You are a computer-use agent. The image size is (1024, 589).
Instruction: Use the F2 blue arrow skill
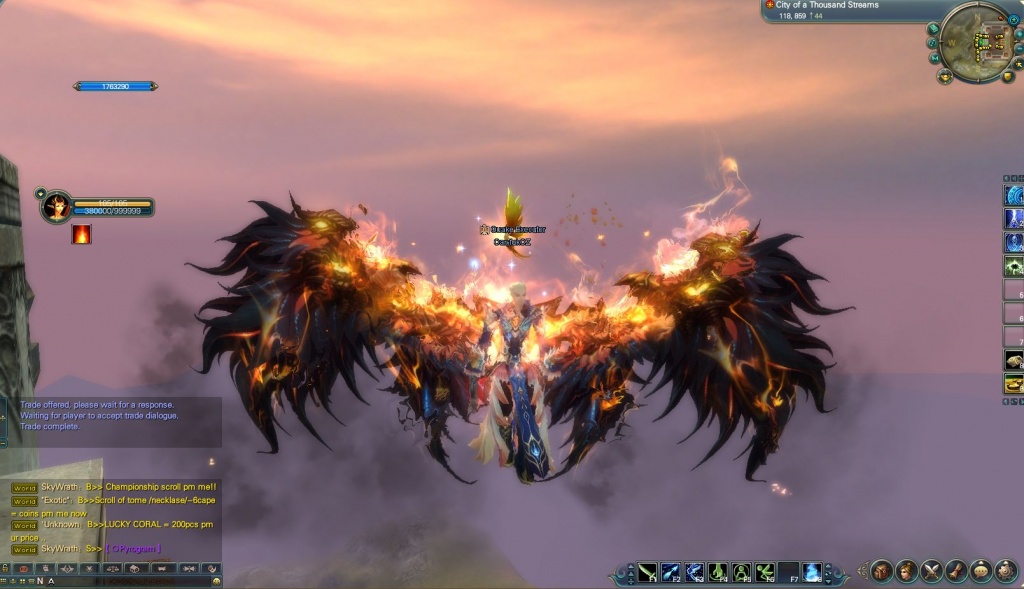pos(670,572)
